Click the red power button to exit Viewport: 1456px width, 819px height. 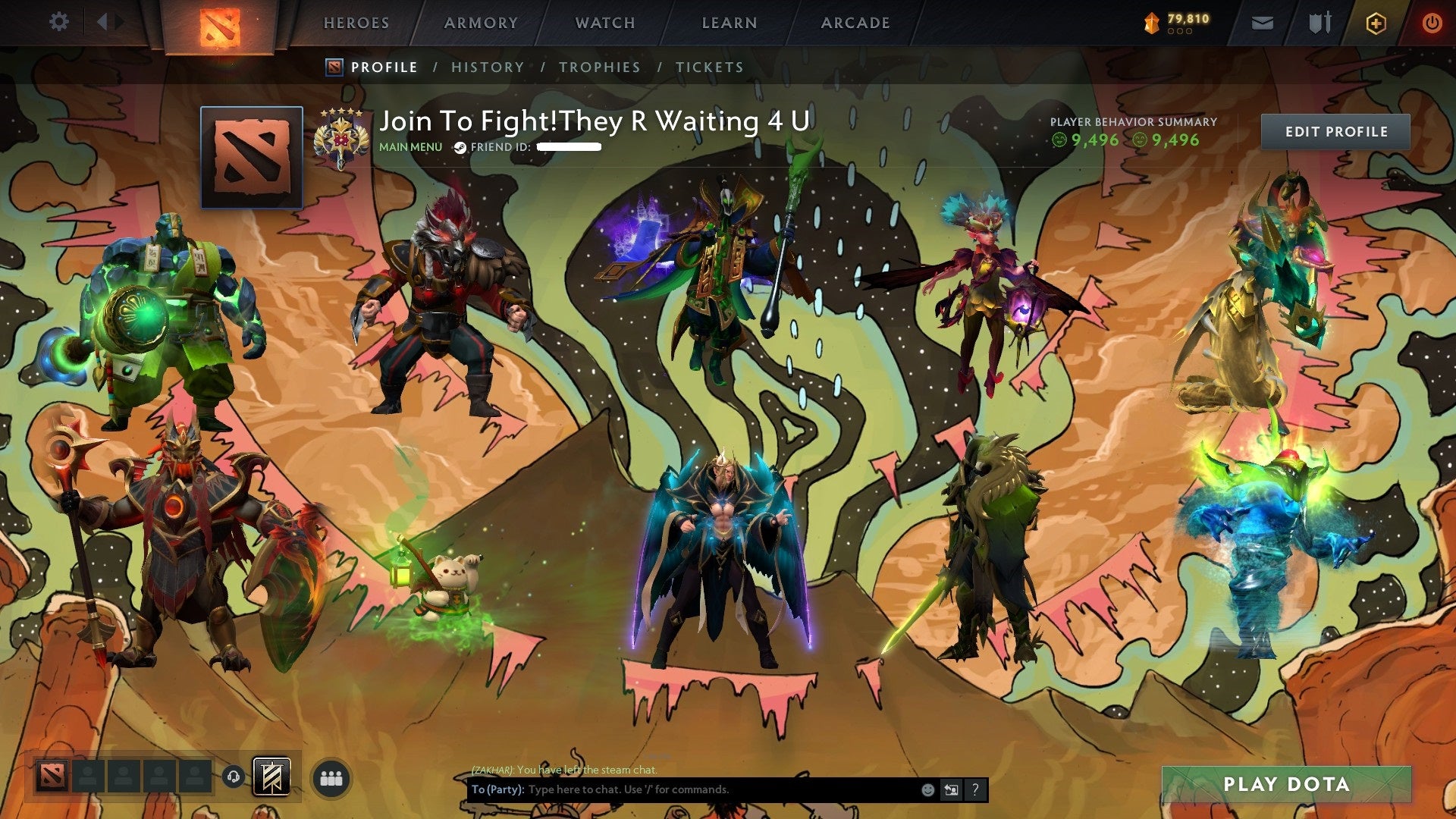1434,22
